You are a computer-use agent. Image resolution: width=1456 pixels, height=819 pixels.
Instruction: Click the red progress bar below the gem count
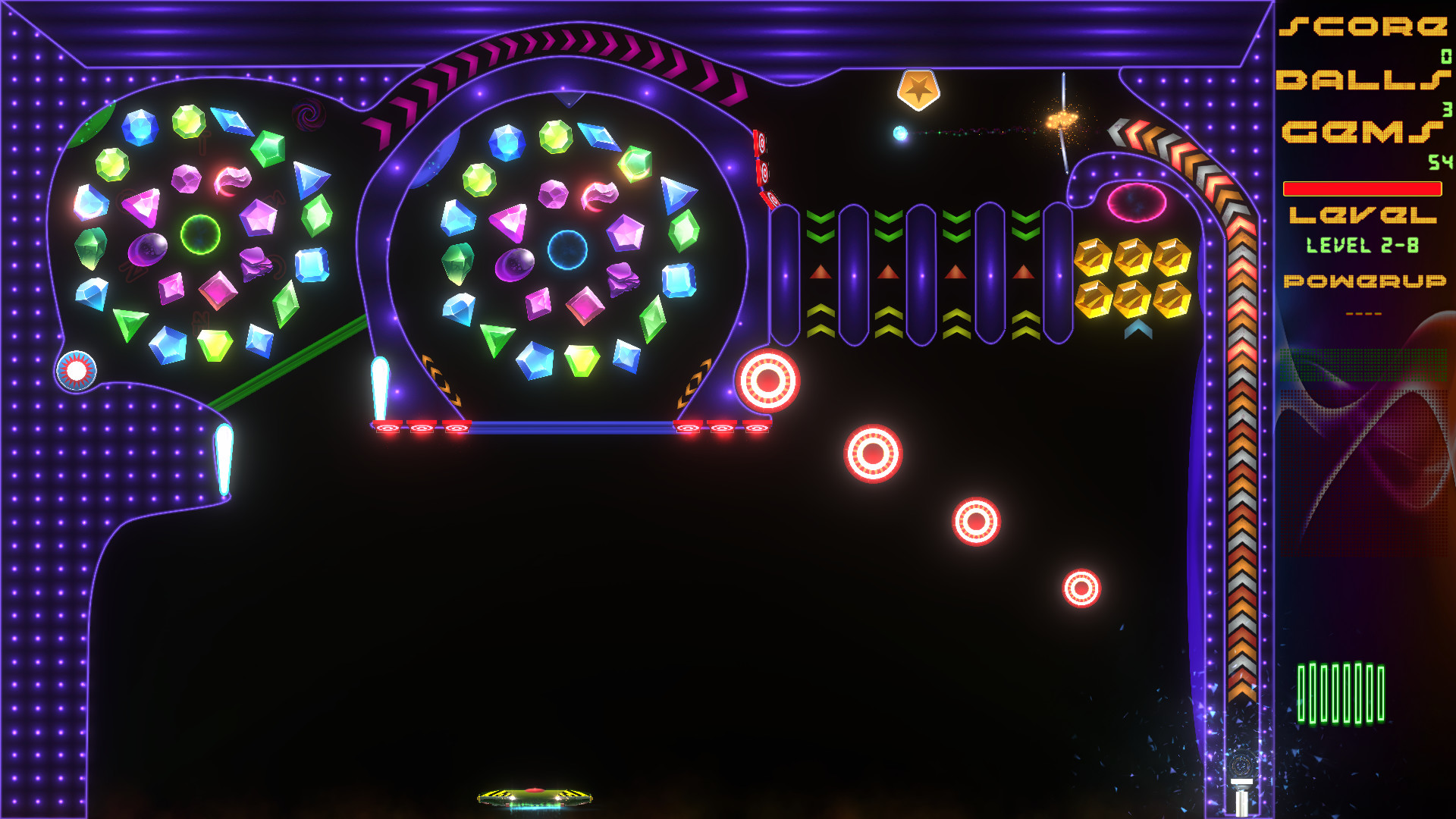pos(1361,190)
